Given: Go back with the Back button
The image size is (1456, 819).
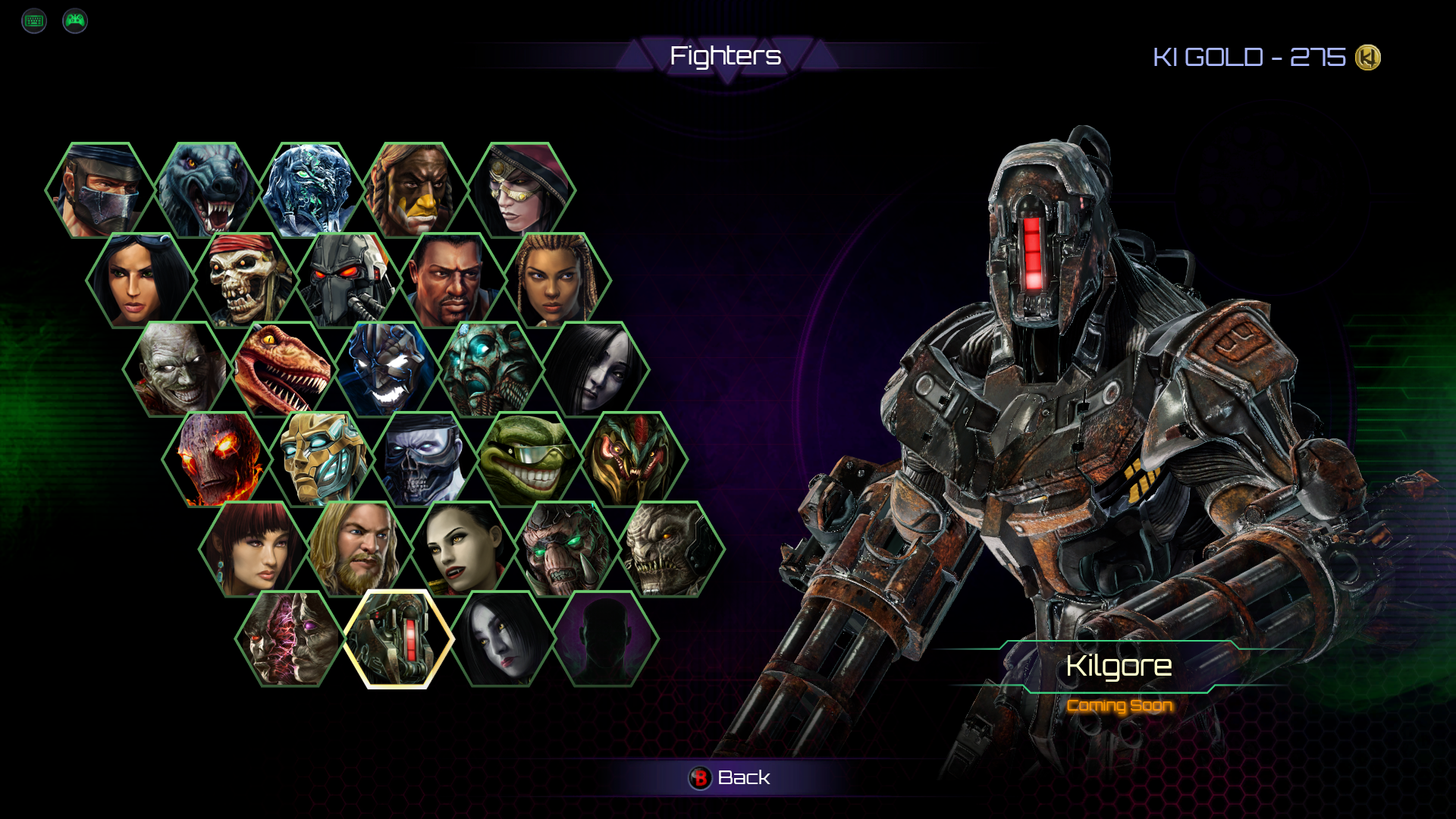Looking at the screenshot, I should (x=730, y=777).
